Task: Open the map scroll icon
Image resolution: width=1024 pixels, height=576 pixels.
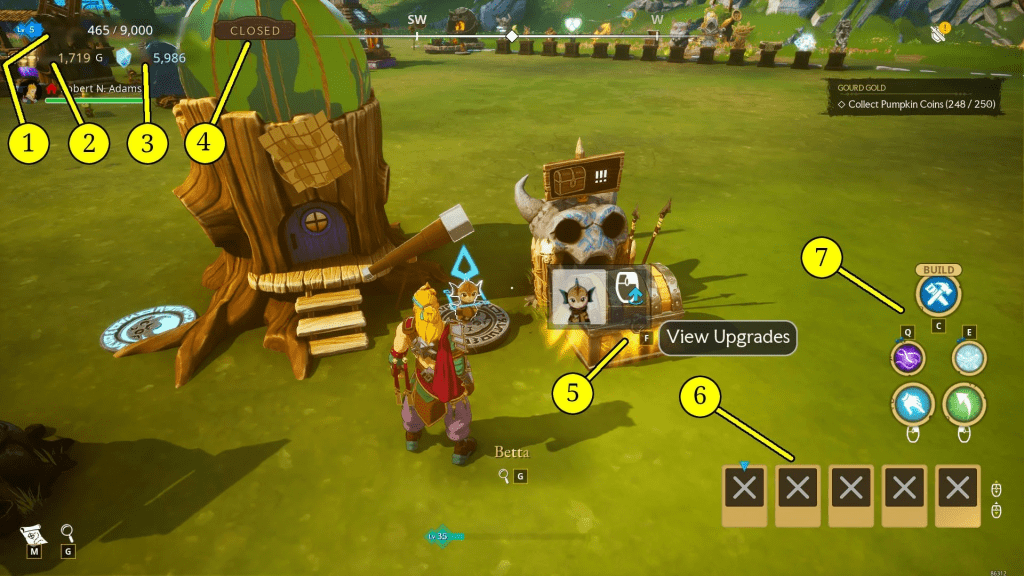Action: [32, 533]
